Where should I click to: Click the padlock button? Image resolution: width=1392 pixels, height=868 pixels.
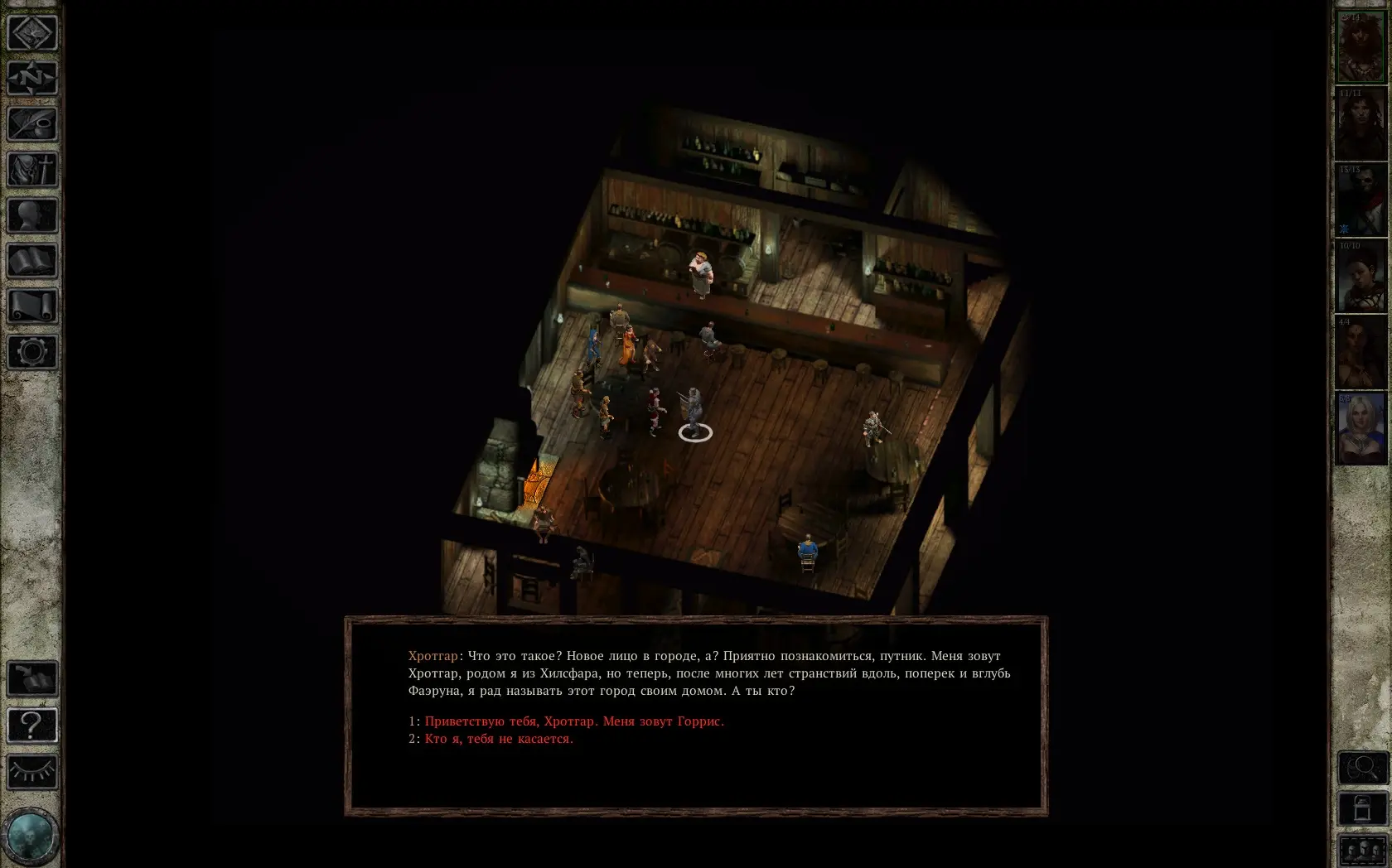1363,809
